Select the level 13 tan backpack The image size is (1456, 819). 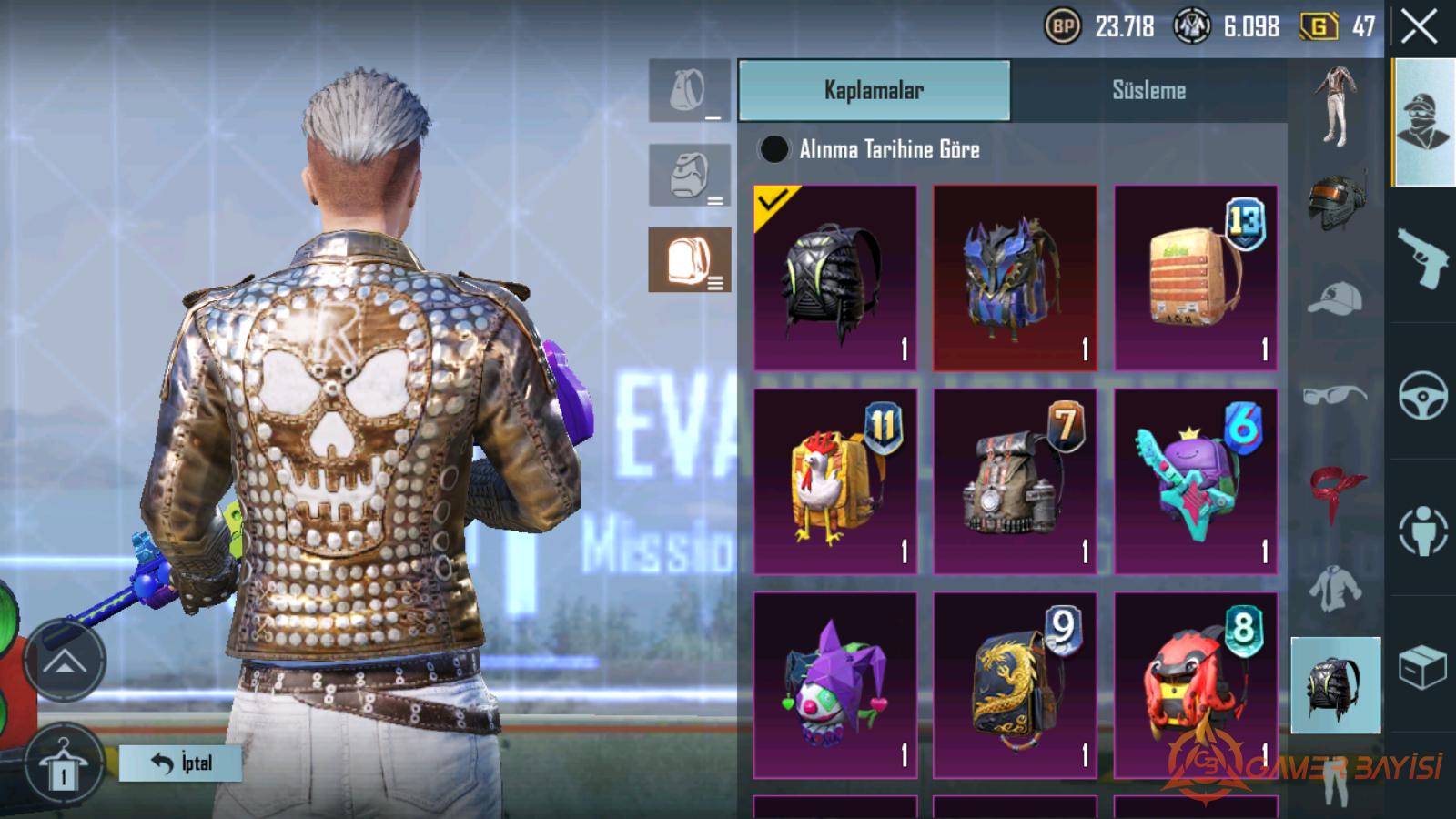coord(1195,278)
